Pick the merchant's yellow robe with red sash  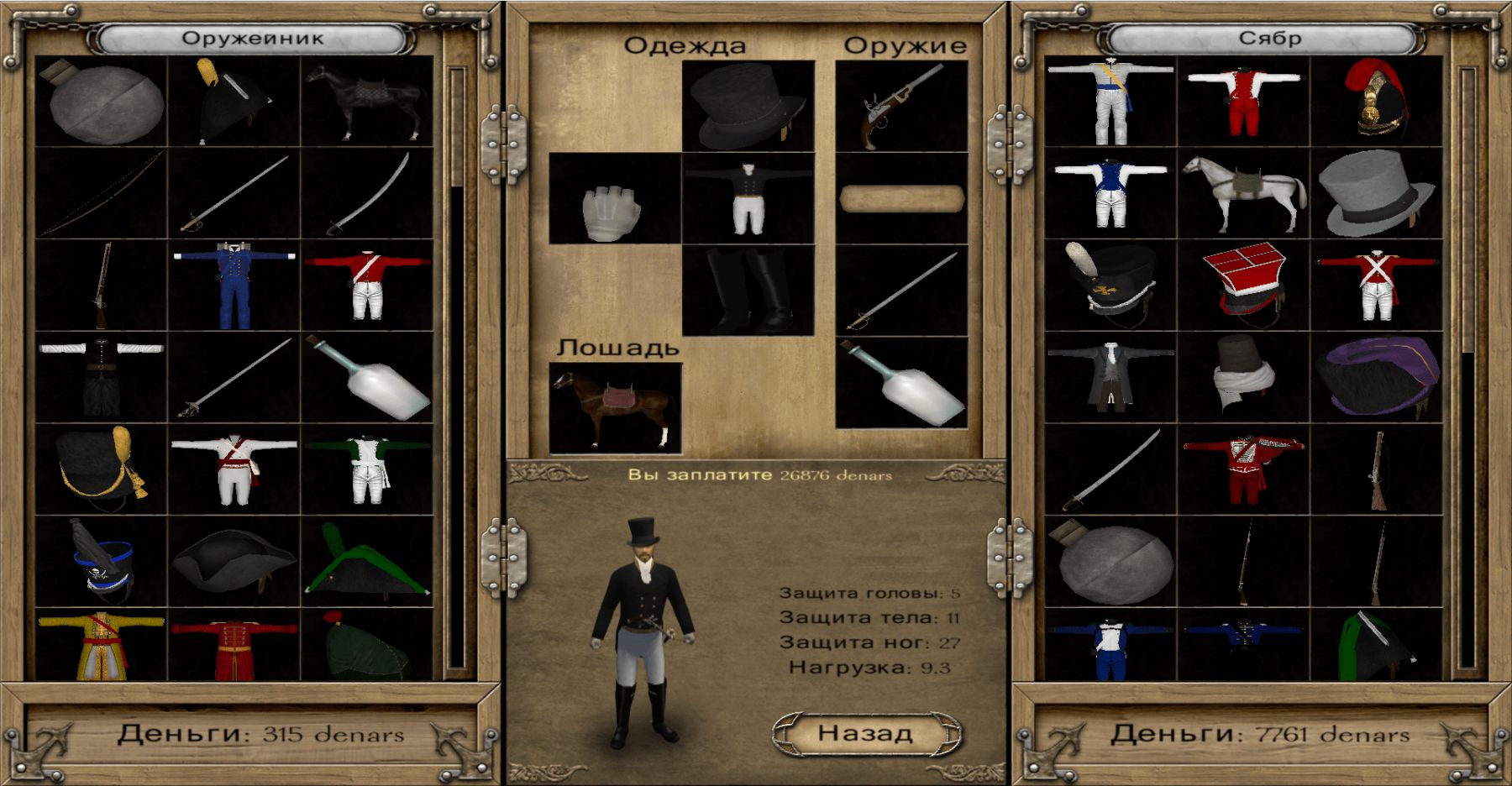pyautogui.click(x=101, y=645)
